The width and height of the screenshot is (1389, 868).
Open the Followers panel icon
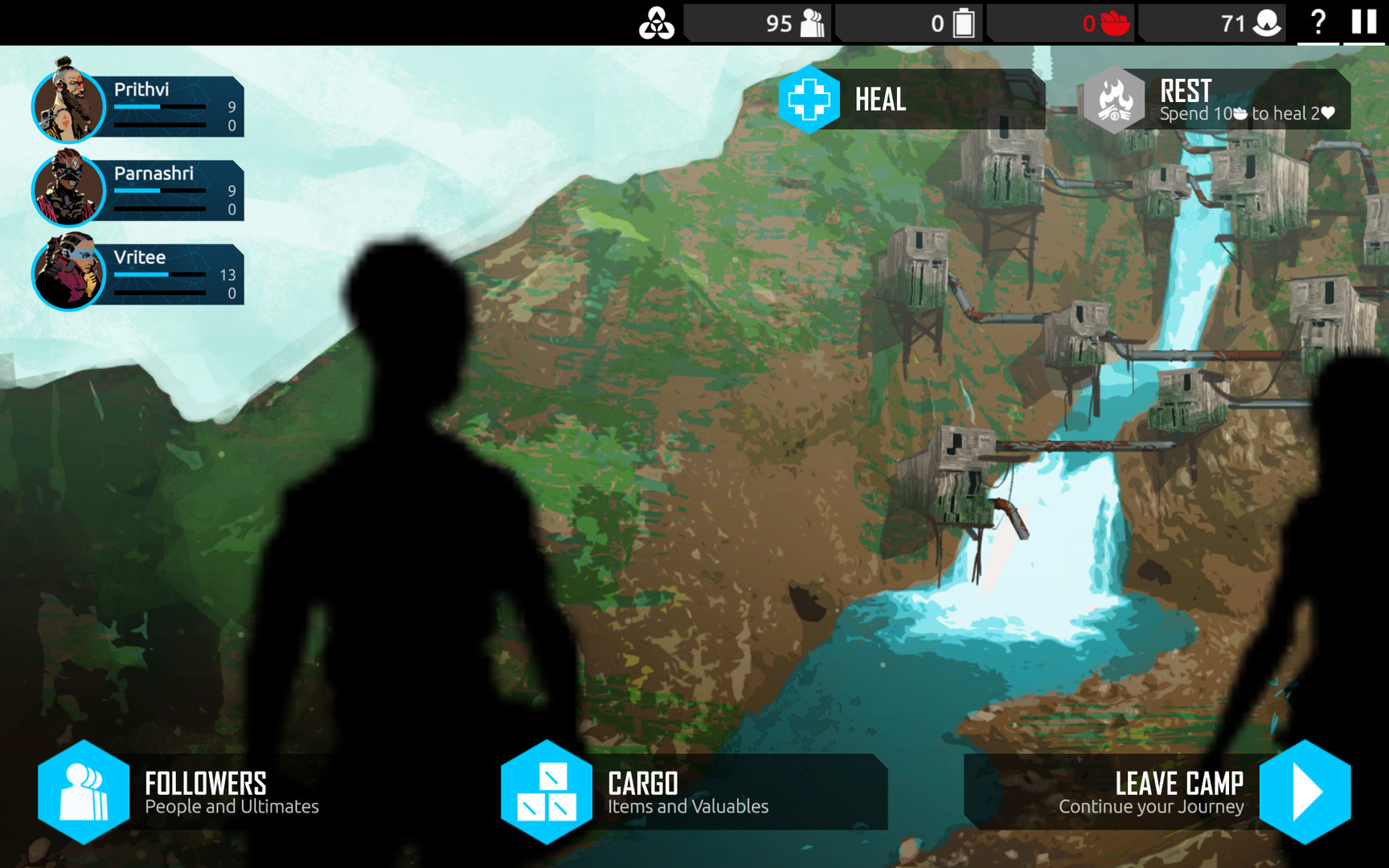[83, 792]
